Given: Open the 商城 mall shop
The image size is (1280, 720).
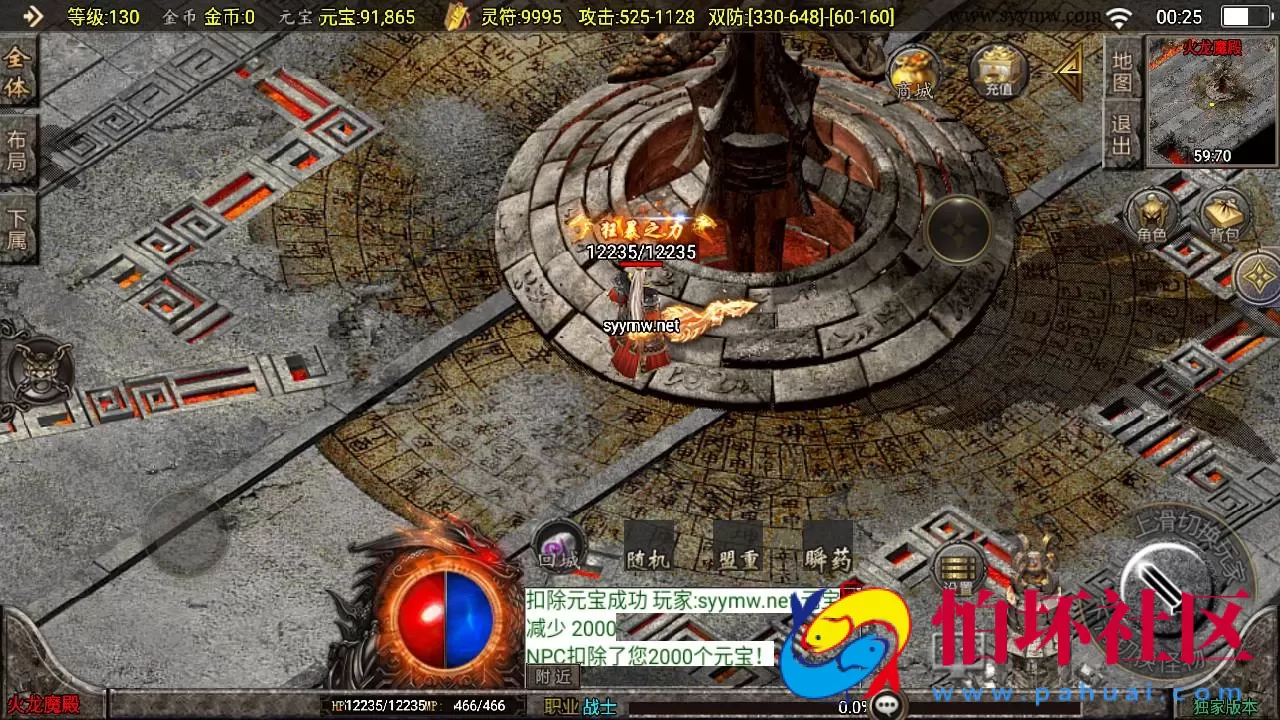Looking at the screenshot, I should pyautogui.click(x=911, y=72).
